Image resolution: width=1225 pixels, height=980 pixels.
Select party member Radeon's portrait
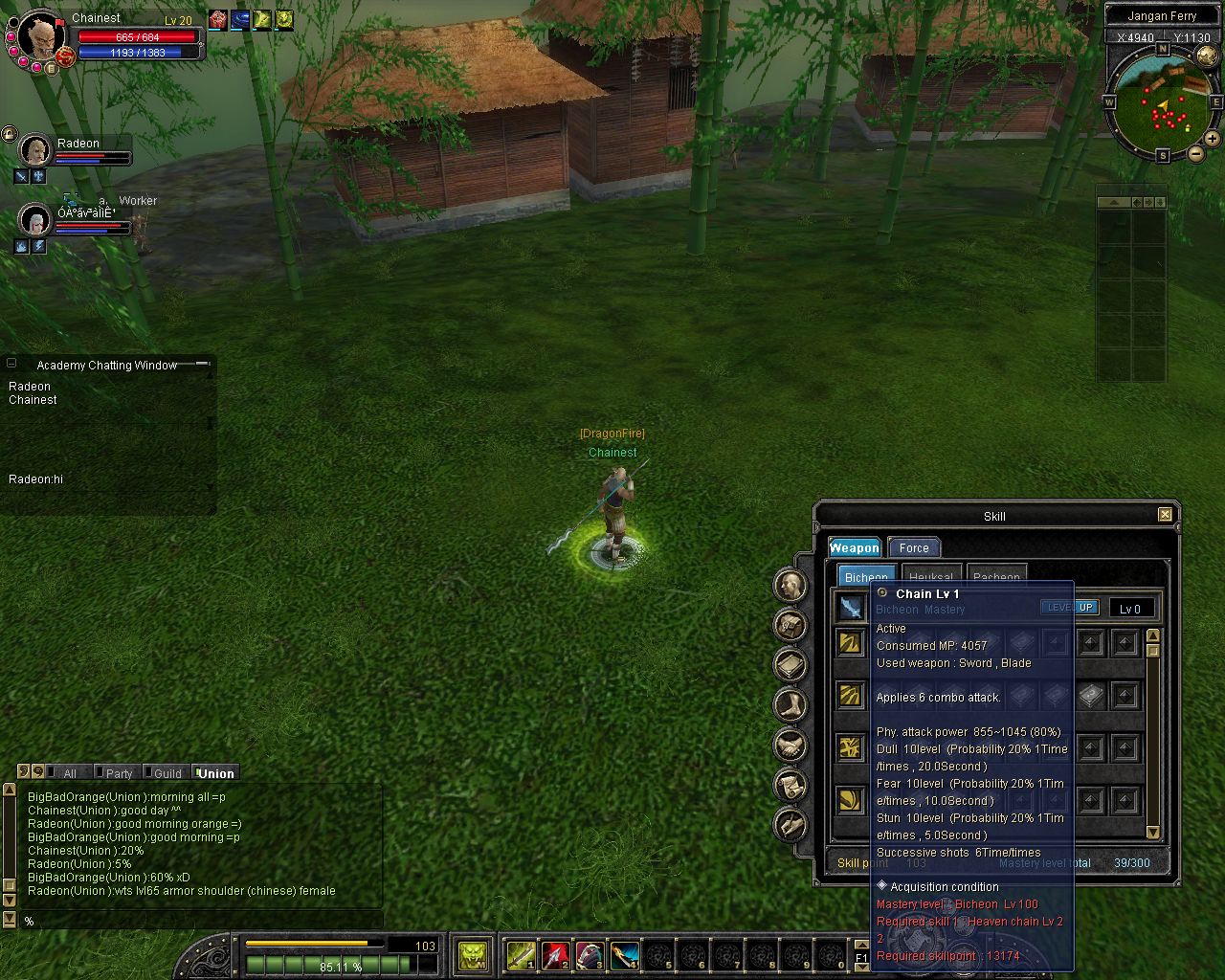[x=35, y=150]
